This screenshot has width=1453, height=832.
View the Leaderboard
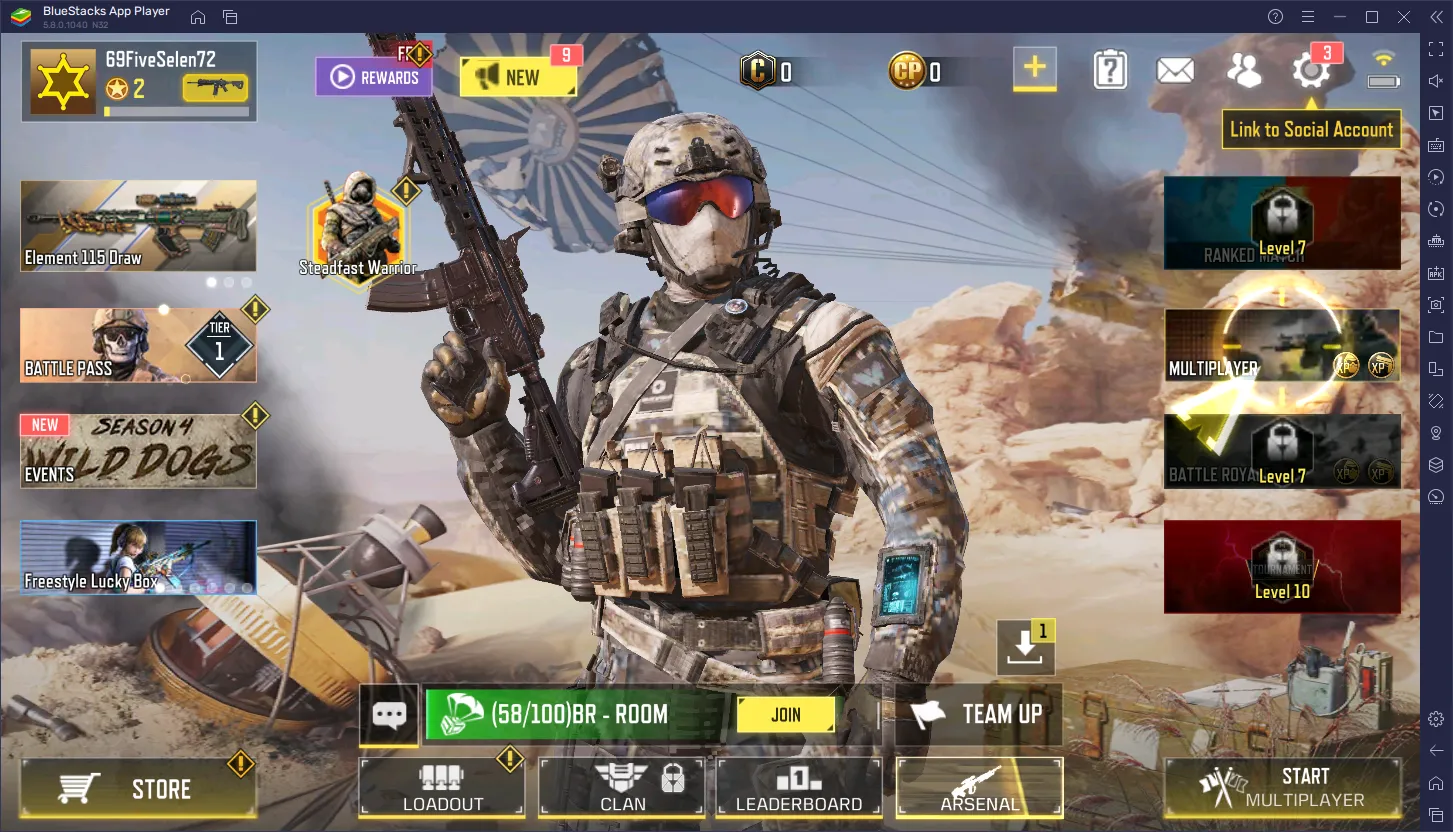coord(799,788)
